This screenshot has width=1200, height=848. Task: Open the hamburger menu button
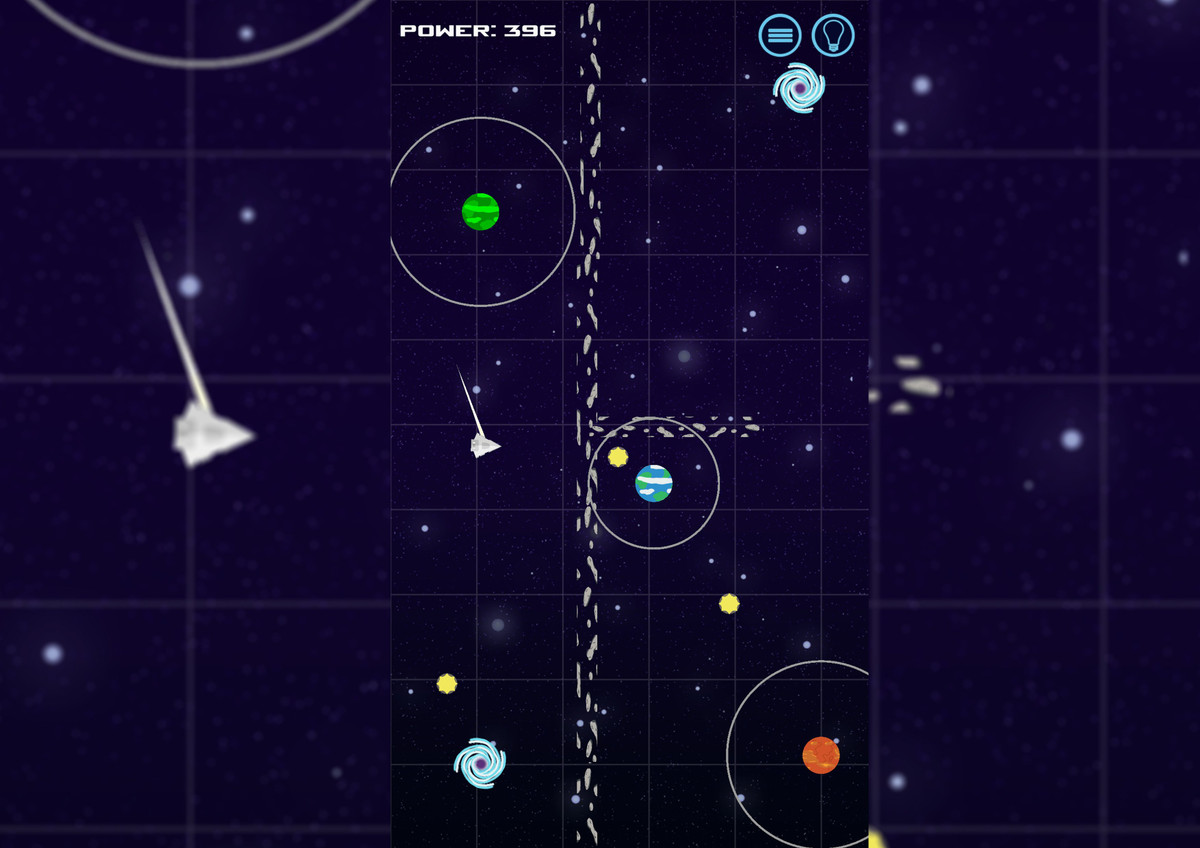click(x=780, y=35)
